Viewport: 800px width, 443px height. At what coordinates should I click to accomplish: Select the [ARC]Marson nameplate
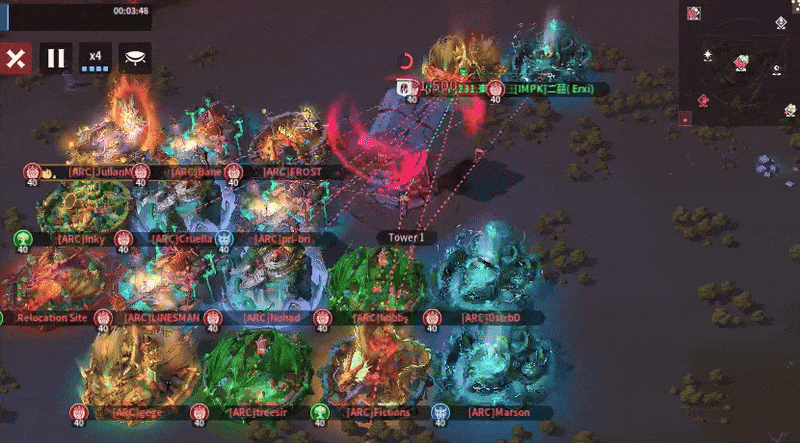pyautogui.click(x=493, y=412)
